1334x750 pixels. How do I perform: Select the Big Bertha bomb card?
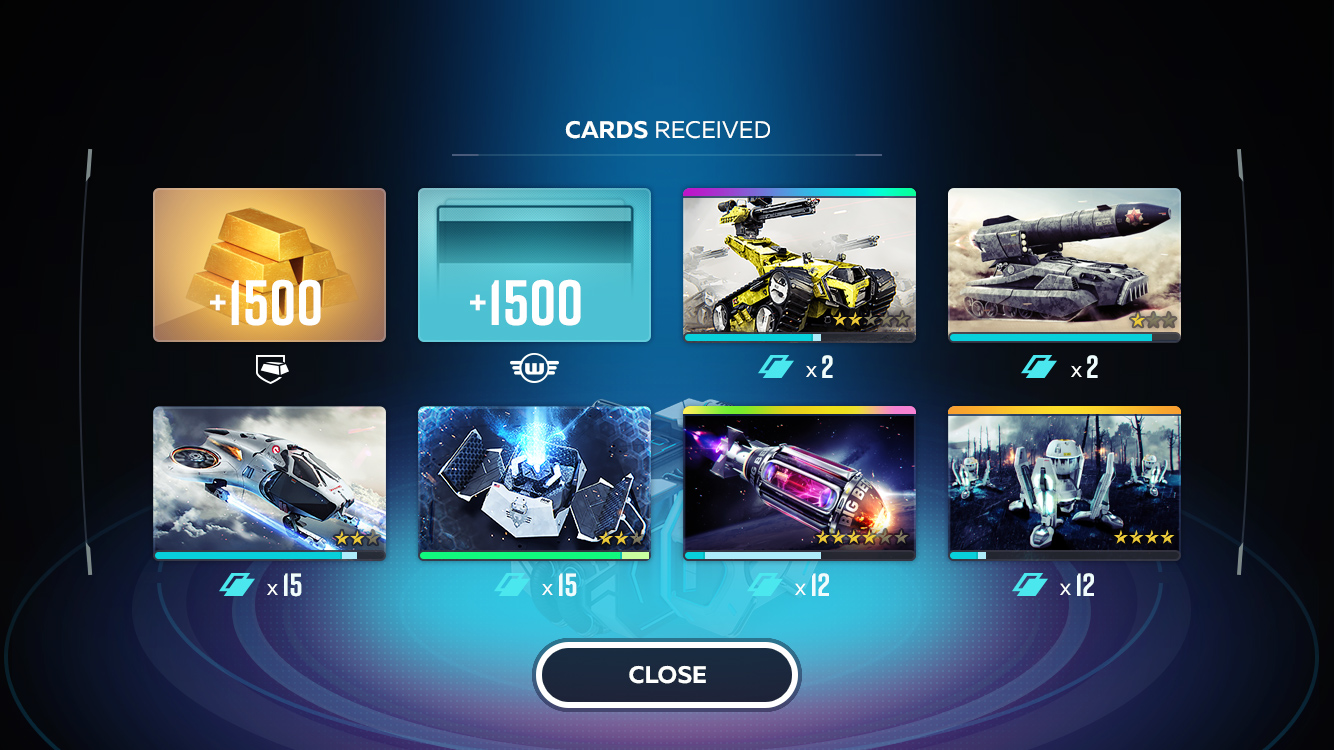(799, 483)
